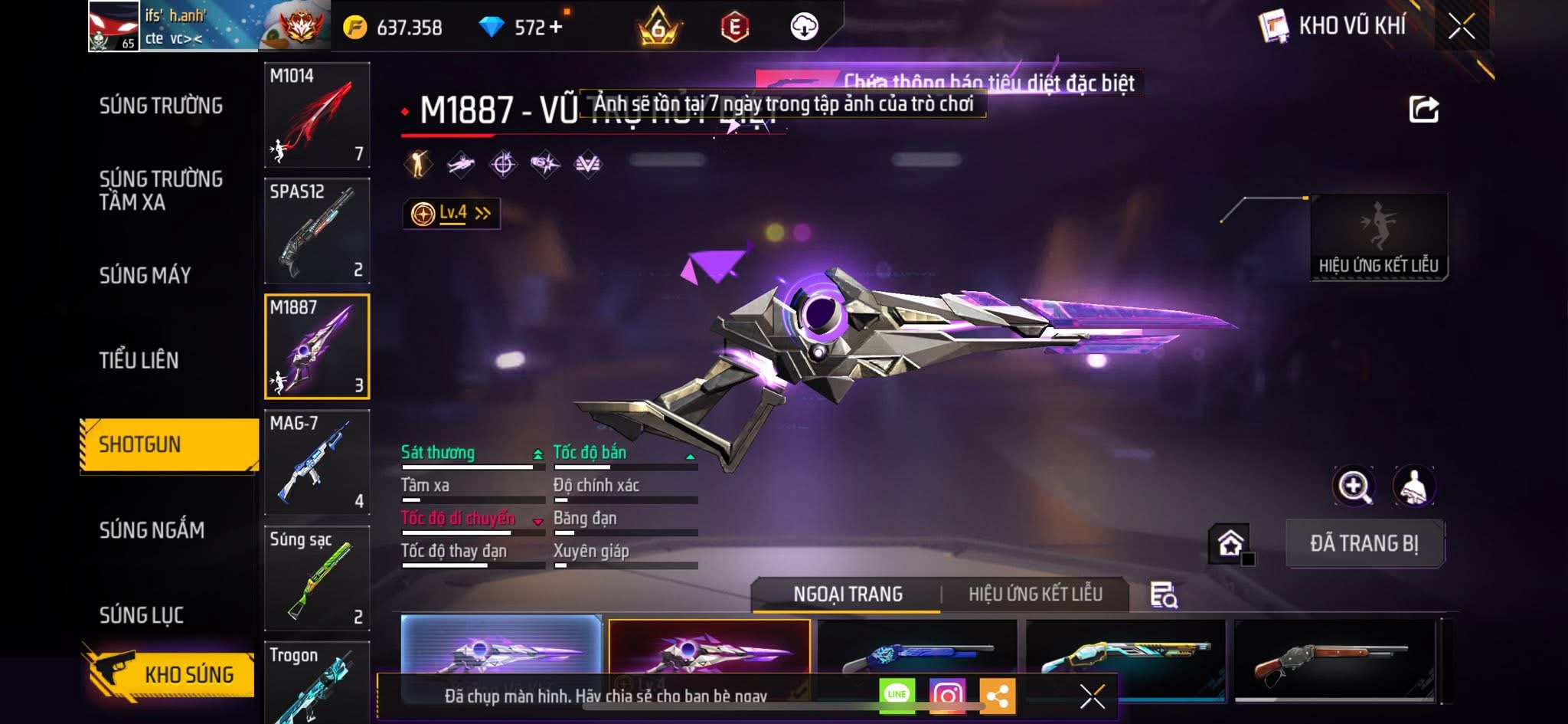This screenshot has width=1568, height=724.
Task: Select the SÚNG TRƯỜNG category
Action: (x=161, y=106)
